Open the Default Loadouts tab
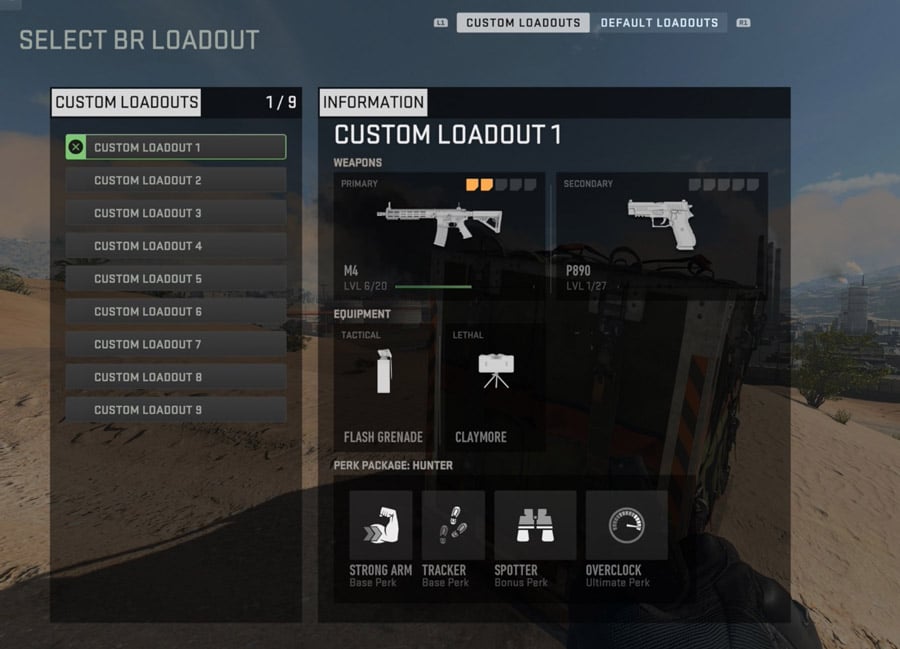900x649 pixels. pyautogui.click(x=659, y=23)
